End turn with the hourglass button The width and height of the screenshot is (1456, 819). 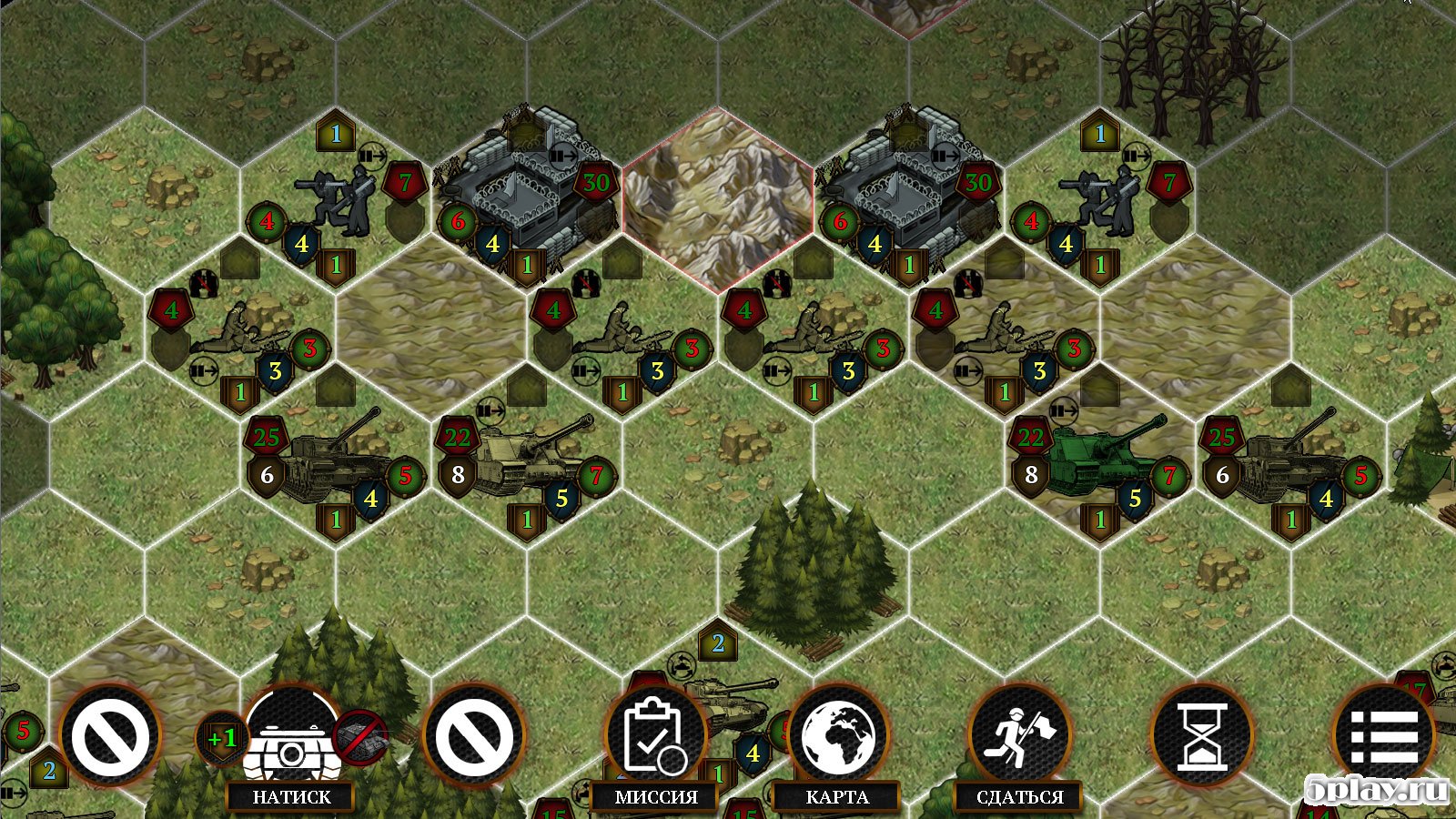[x=1202, y=737]
